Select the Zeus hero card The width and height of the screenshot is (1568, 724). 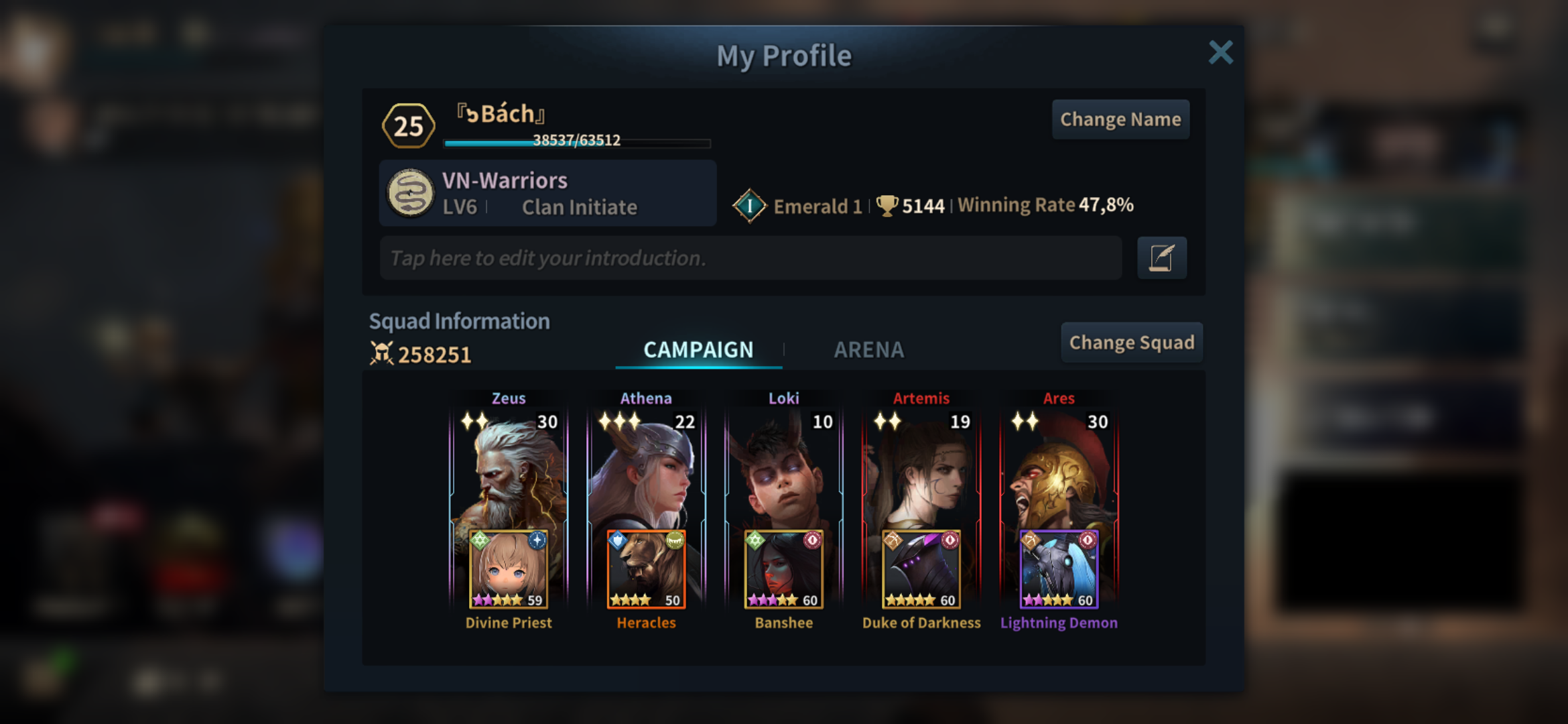click(x=509, y=469)
